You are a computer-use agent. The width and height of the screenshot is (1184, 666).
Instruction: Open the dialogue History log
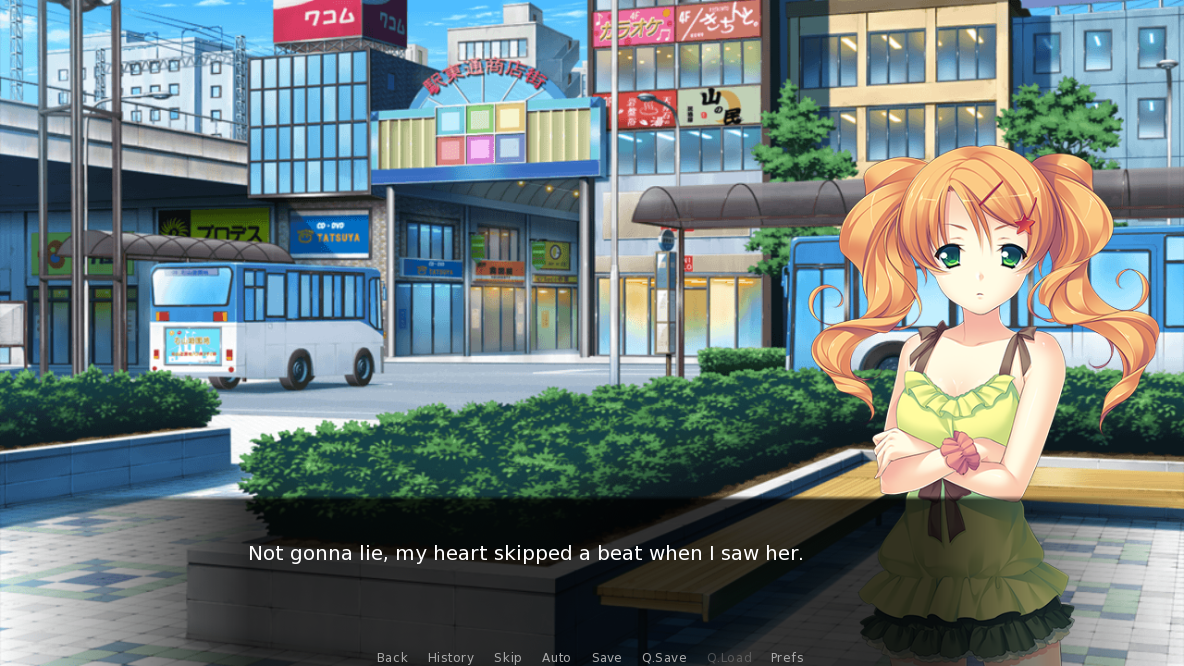[450, 657]
